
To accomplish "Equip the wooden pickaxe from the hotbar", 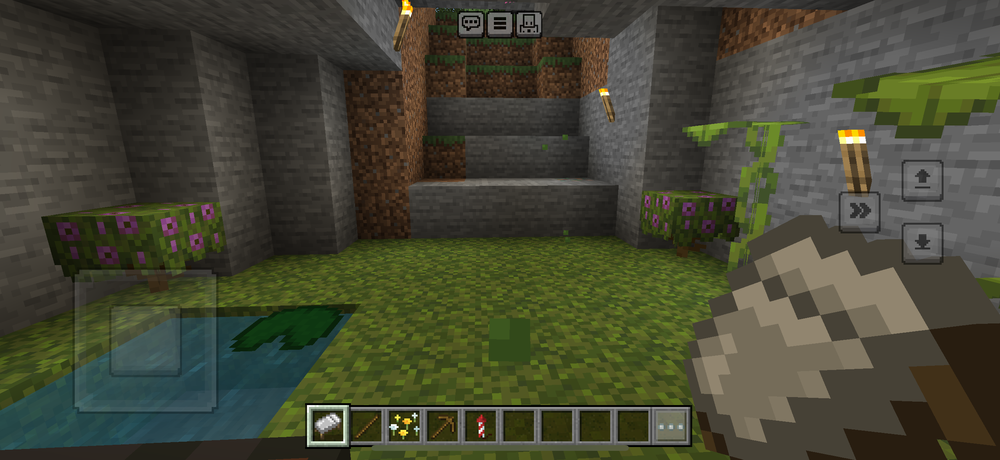I will [x=443, y=426].
